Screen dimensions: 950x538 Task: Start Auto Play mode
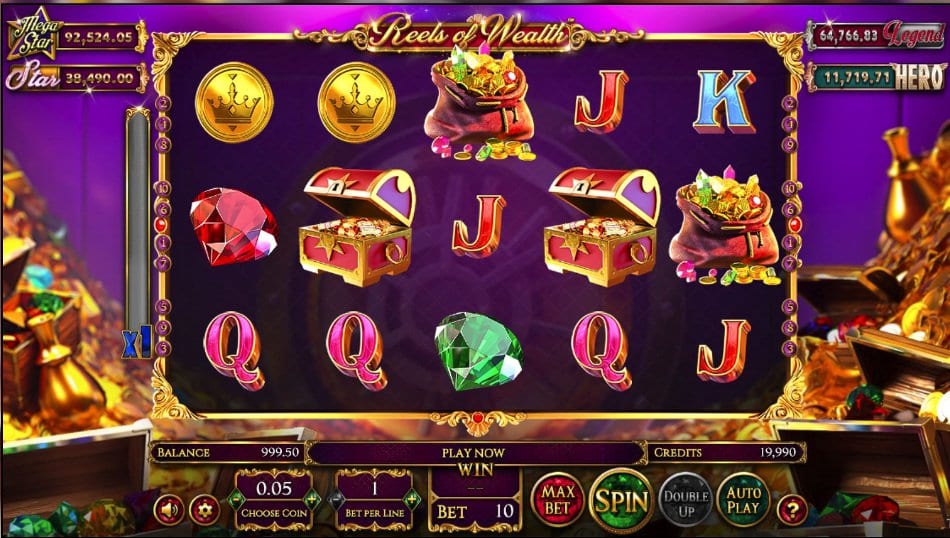point(743,497)
